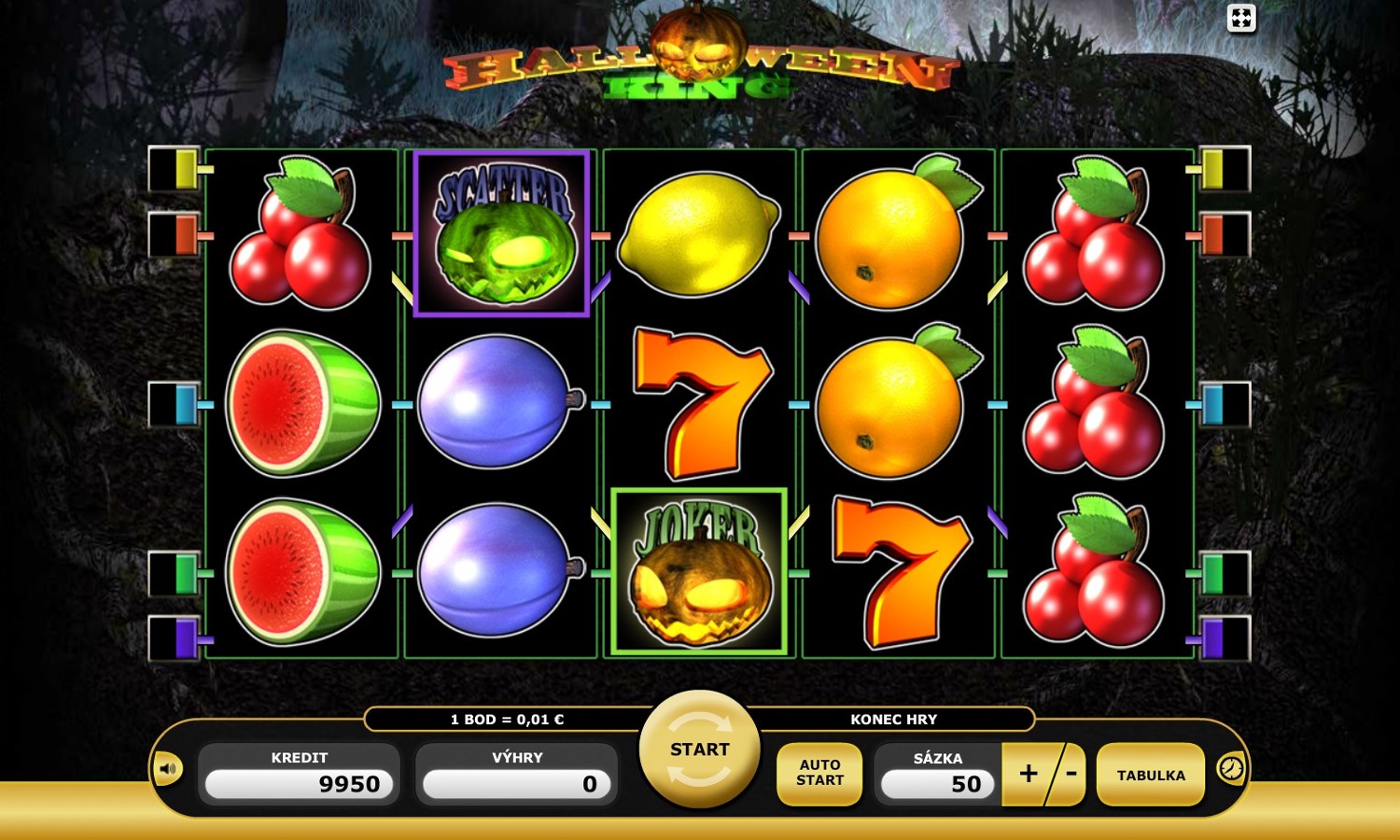Toggle fullscreen with the arrows icon

(x=1240, y=18)
